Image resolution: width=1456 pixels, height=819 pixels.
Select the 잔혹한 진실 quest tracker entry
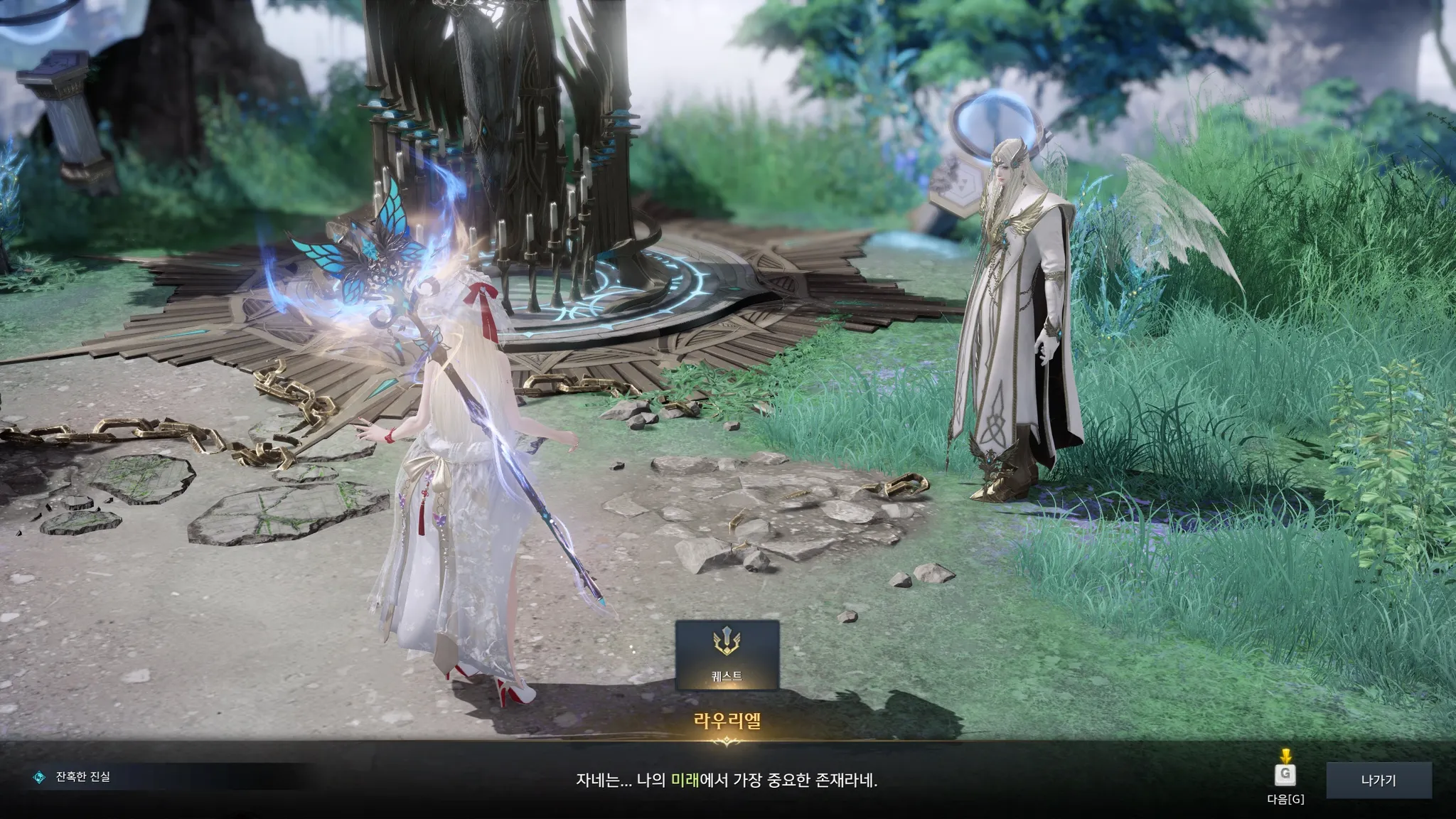point(82,777)
